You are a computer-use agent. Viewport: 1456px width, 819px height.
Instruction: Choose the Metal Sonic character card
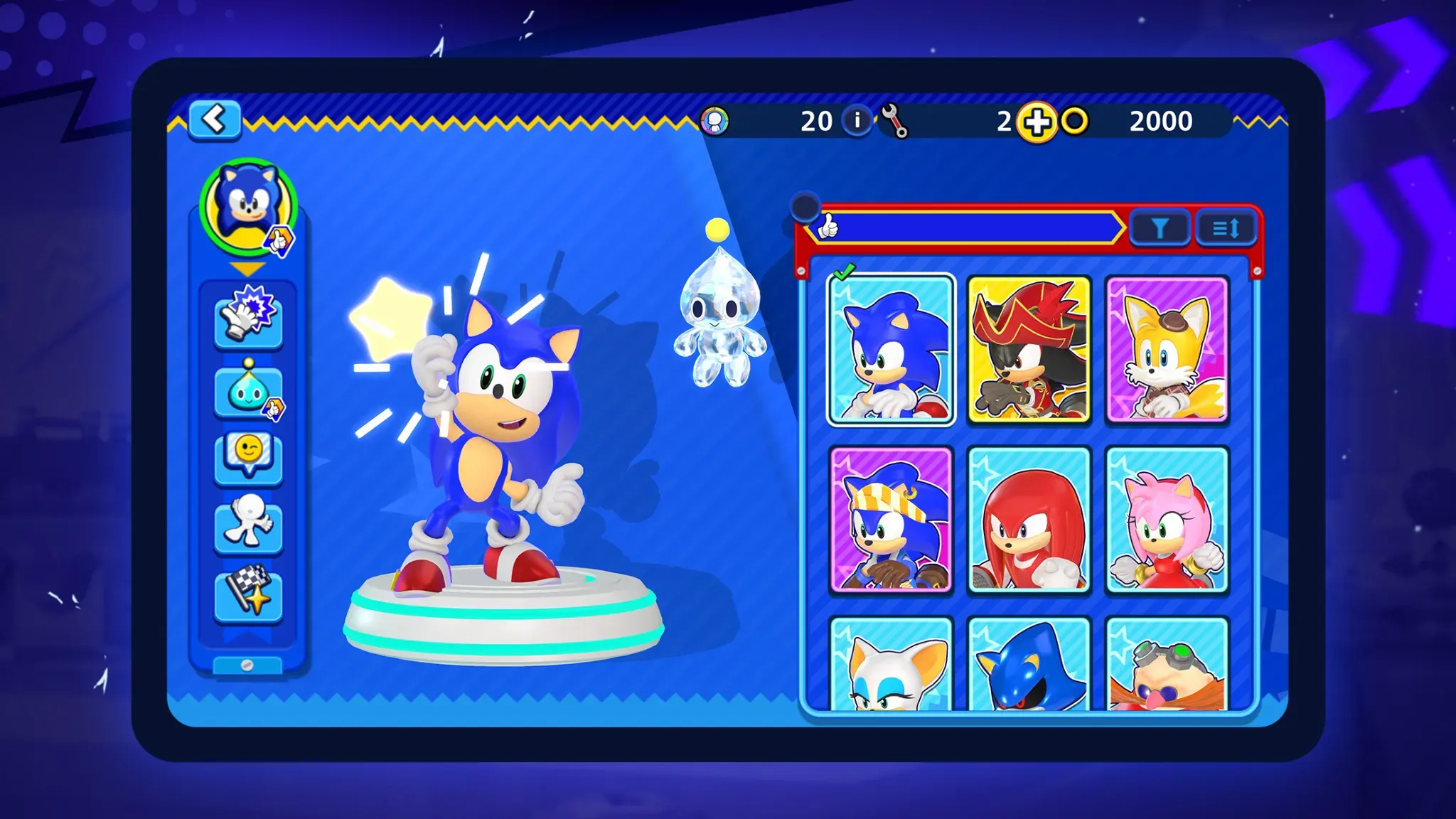(1029, 665)
